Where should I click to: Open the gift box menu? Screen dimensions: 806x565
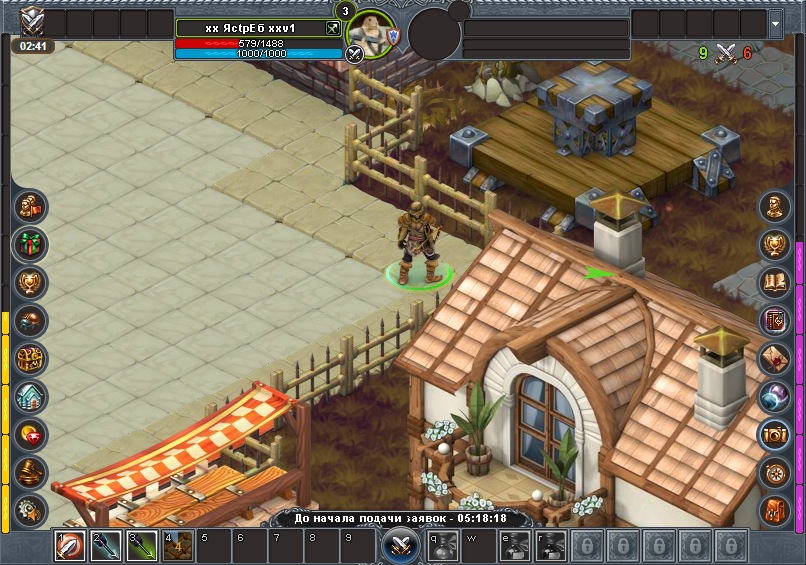click(x=30, y=243)
